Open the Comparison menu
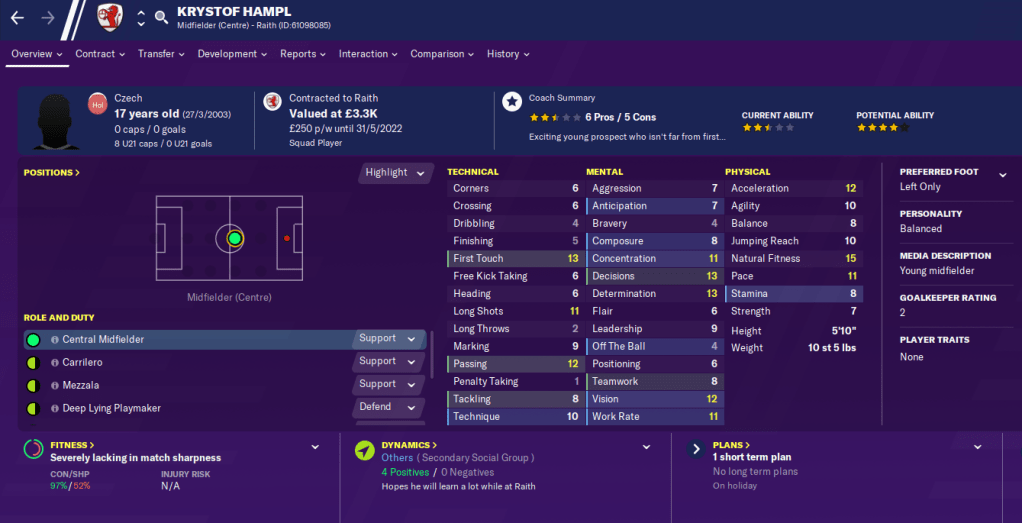The height and width of the screenshot is (523, 1022). [442, 54]
